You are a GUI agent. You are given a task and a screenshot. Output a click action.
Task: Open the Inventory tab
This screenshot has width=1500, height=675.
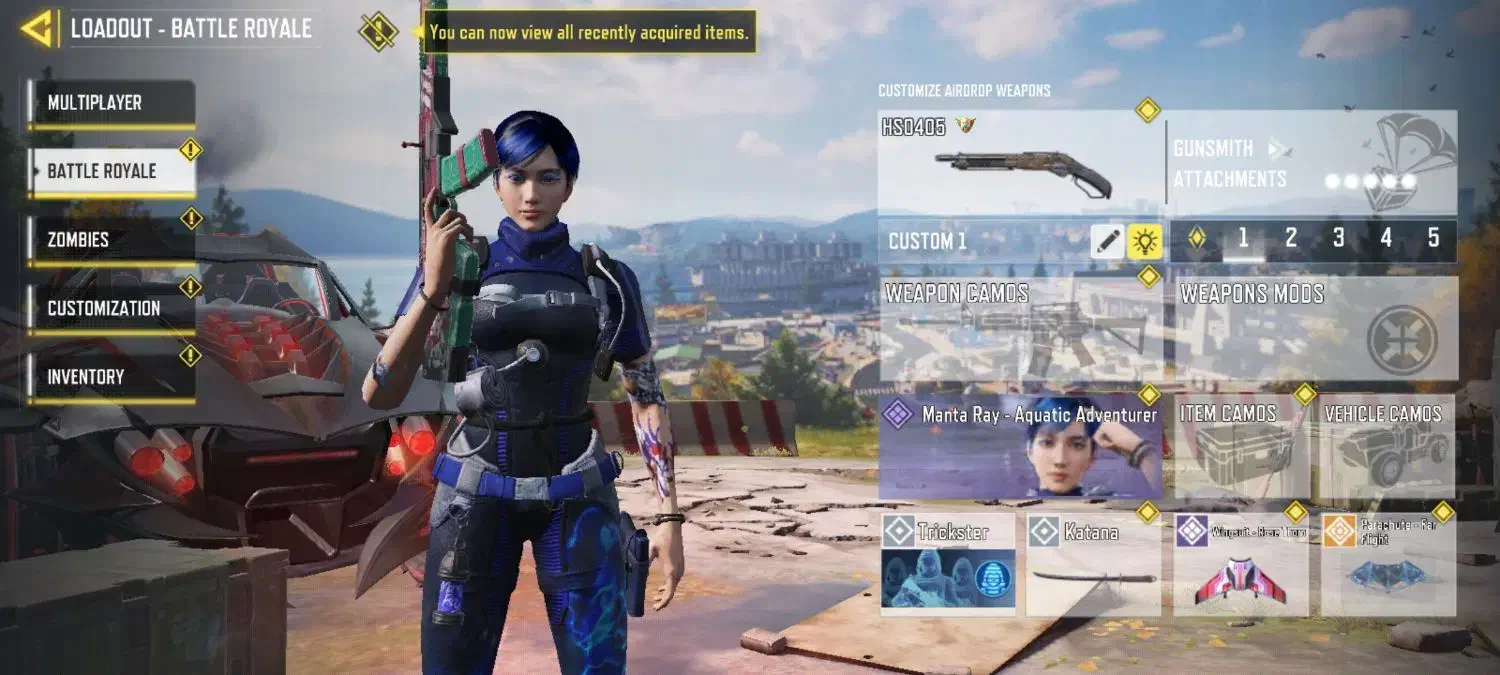pyautogui.click(x=111, y=377)
